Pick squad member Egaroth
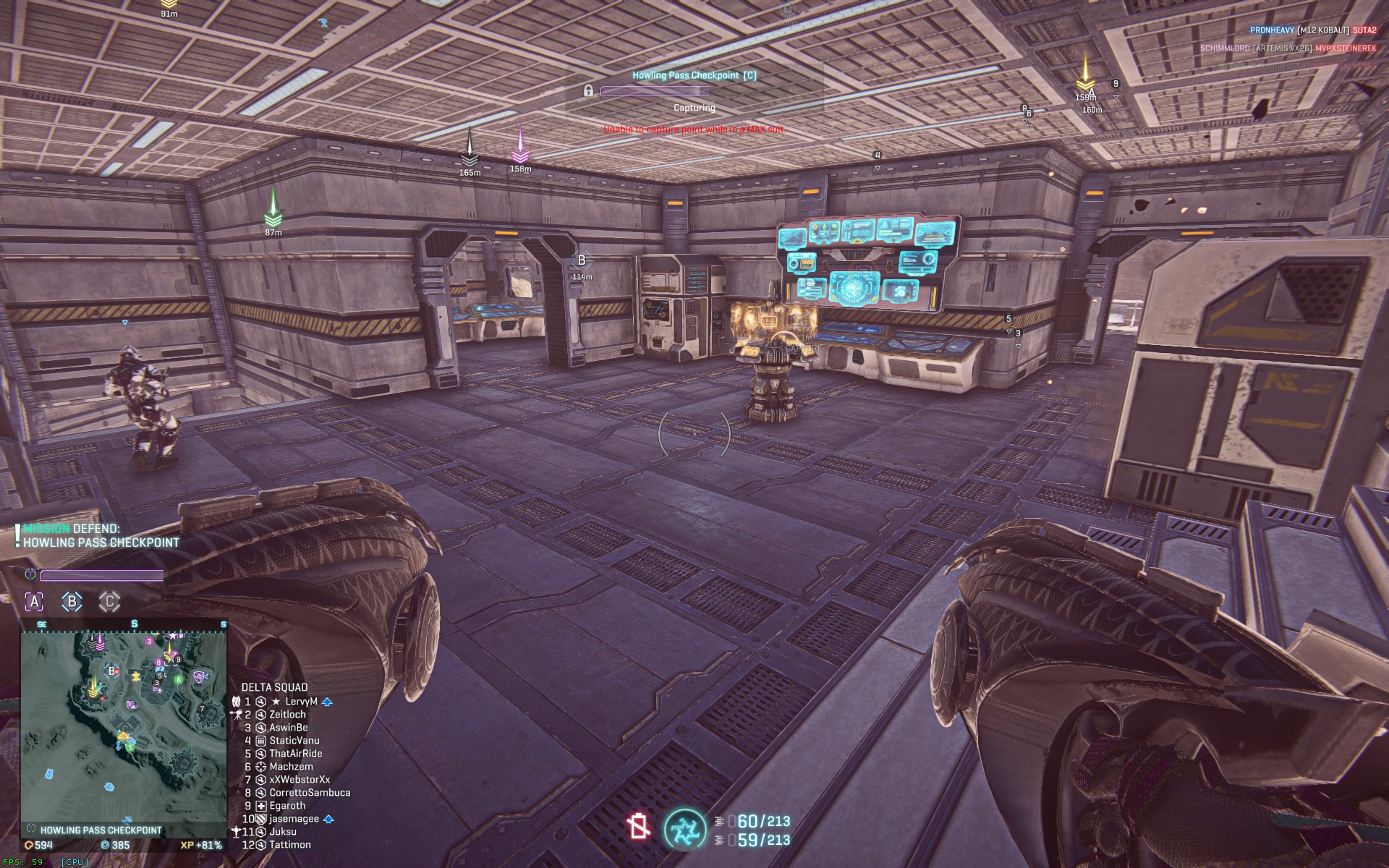This screenshot has height=868, width=1389. click(287, 806)
